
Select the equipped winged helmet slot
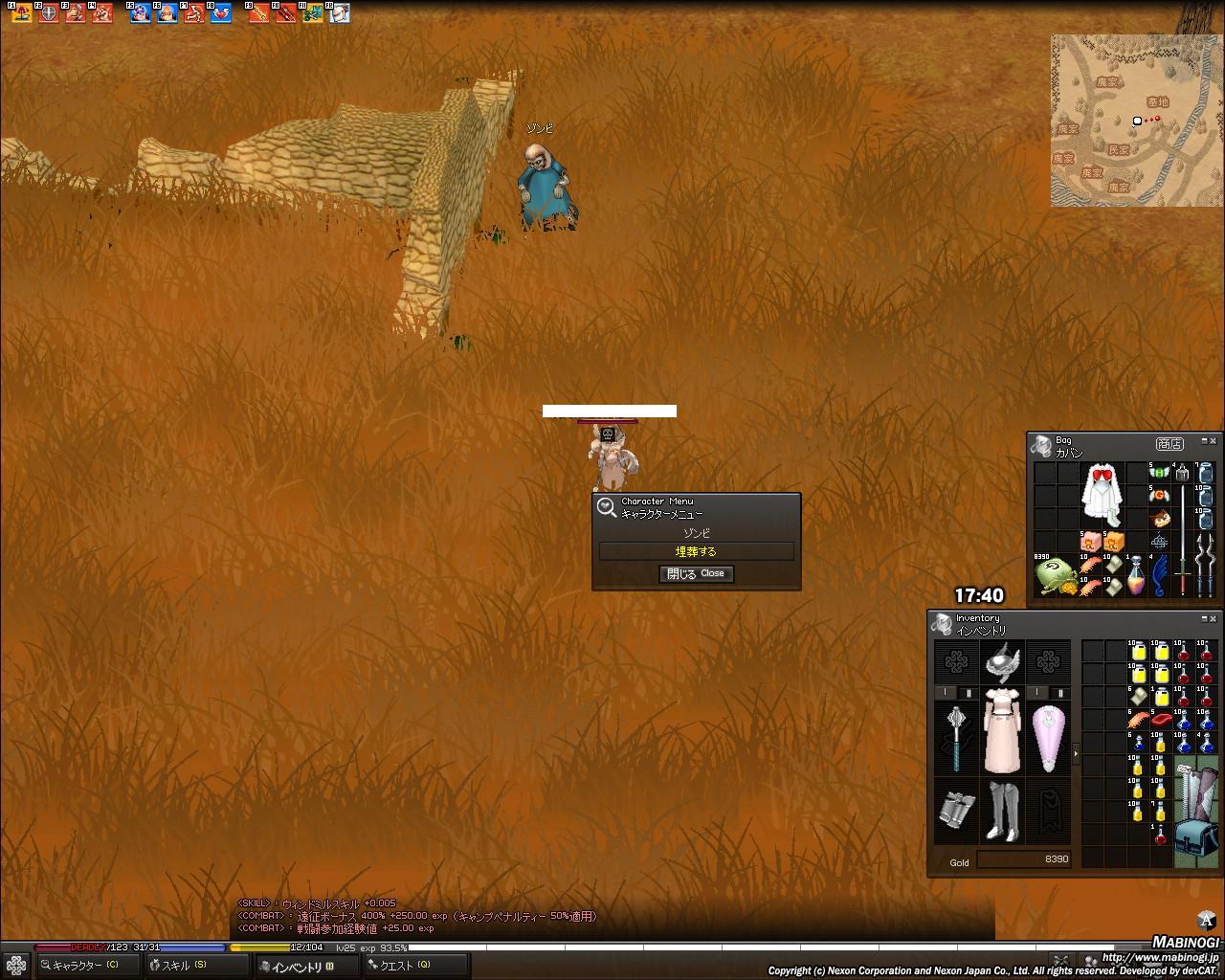tap(1002, 659)
